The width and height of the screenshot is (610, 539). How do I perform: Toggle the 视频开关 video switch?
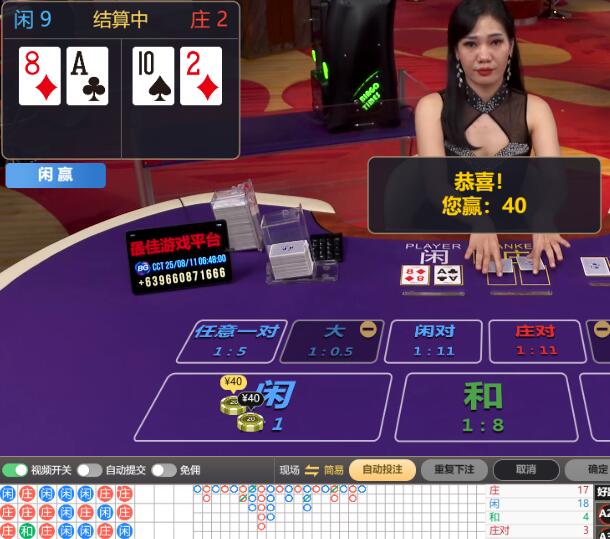pyautogui.click(x=15, y=470)
